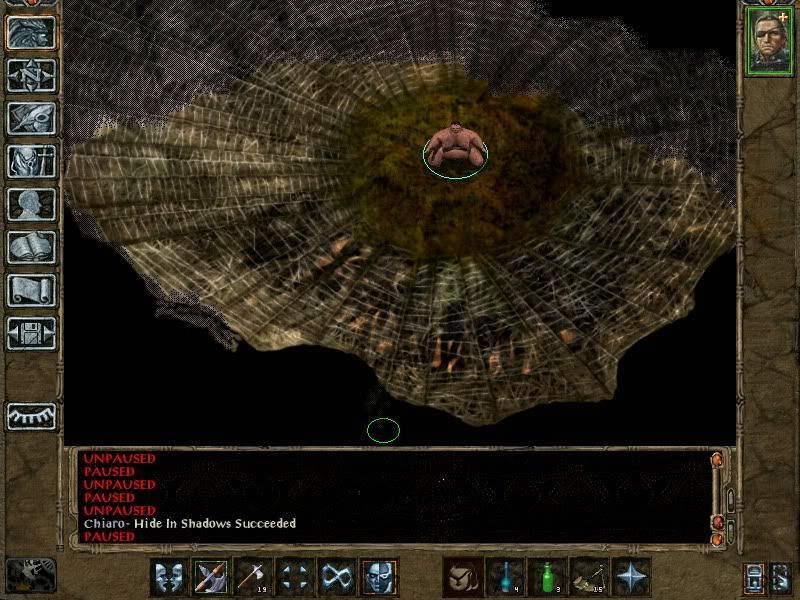Equip the battle axe quick weapon

[211, 577]
